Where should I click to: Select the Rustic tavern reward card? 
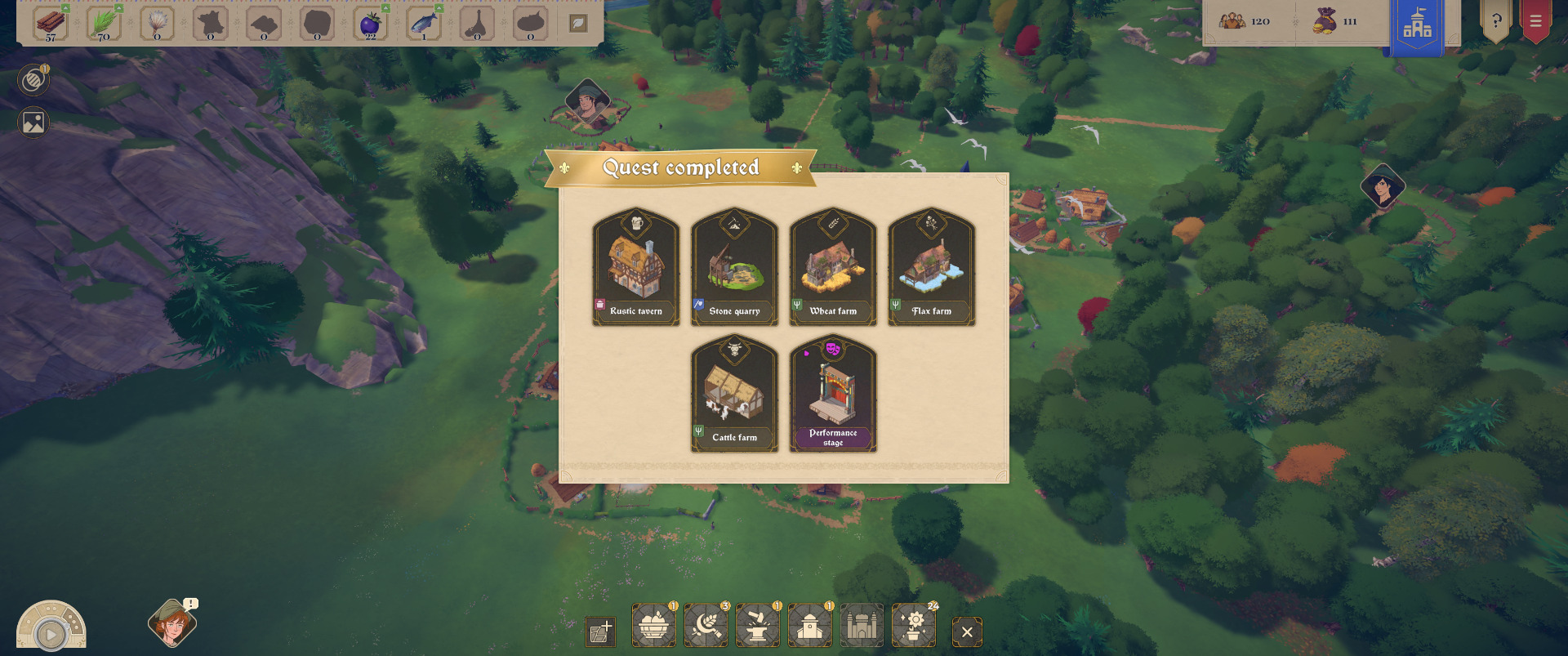click(x=636, y=266)
